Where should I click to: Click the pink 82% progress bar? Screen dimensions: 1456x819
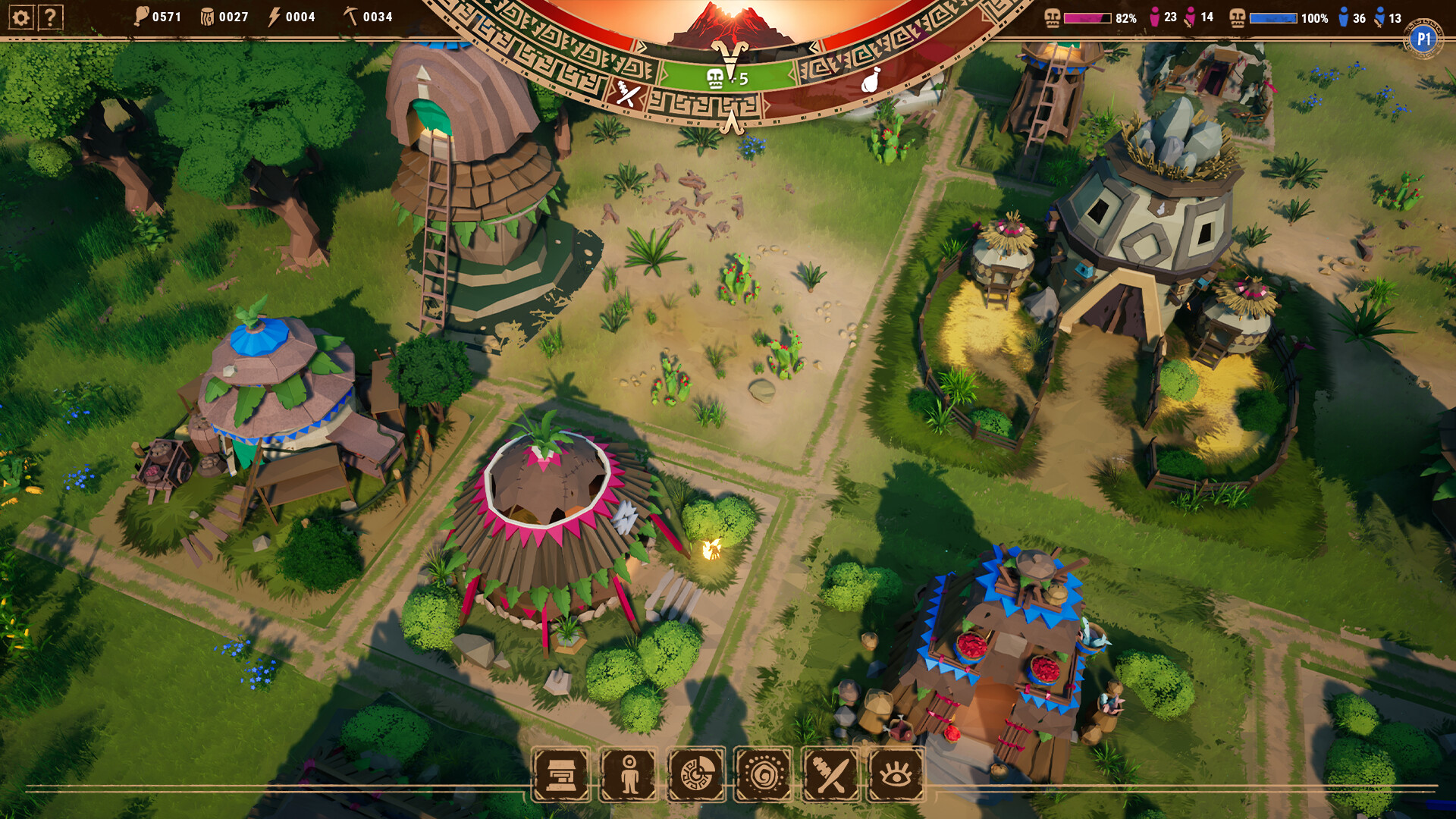coord(1088,17)
